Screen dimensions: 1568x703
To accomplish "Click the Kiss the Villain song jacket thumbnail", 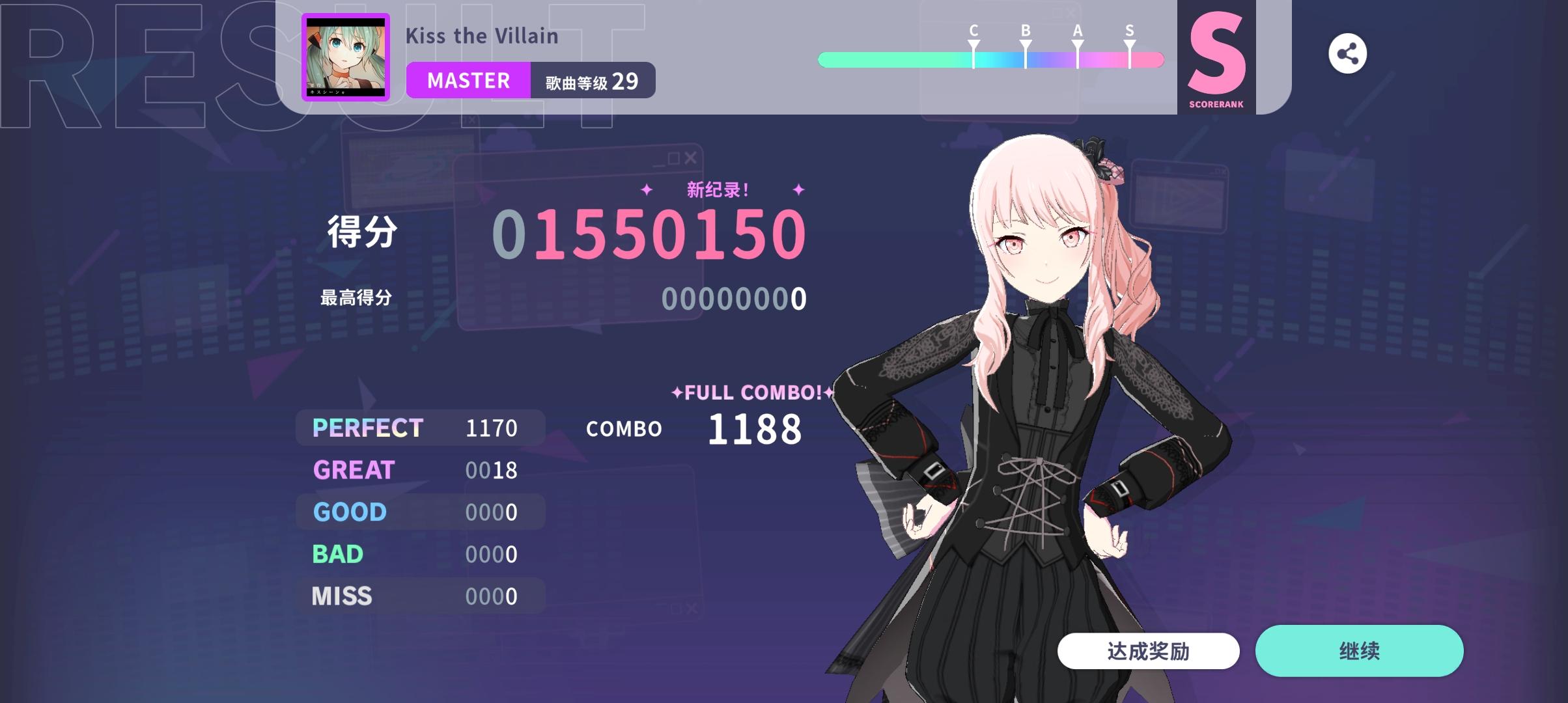I will (x=345, y=57).
